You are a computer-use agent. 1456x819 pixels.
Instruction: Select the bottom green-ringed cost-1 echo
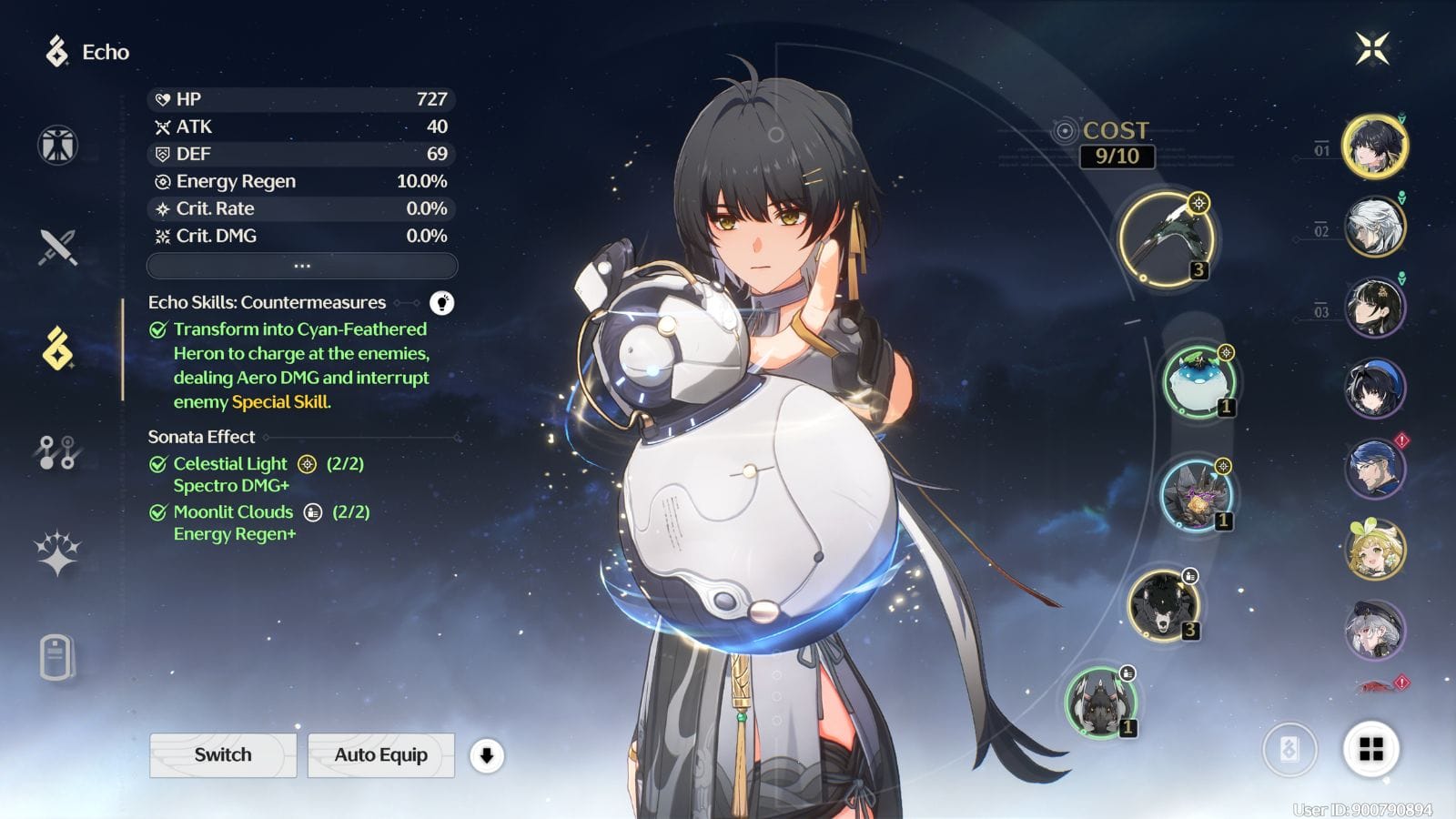click(1100, 703)
